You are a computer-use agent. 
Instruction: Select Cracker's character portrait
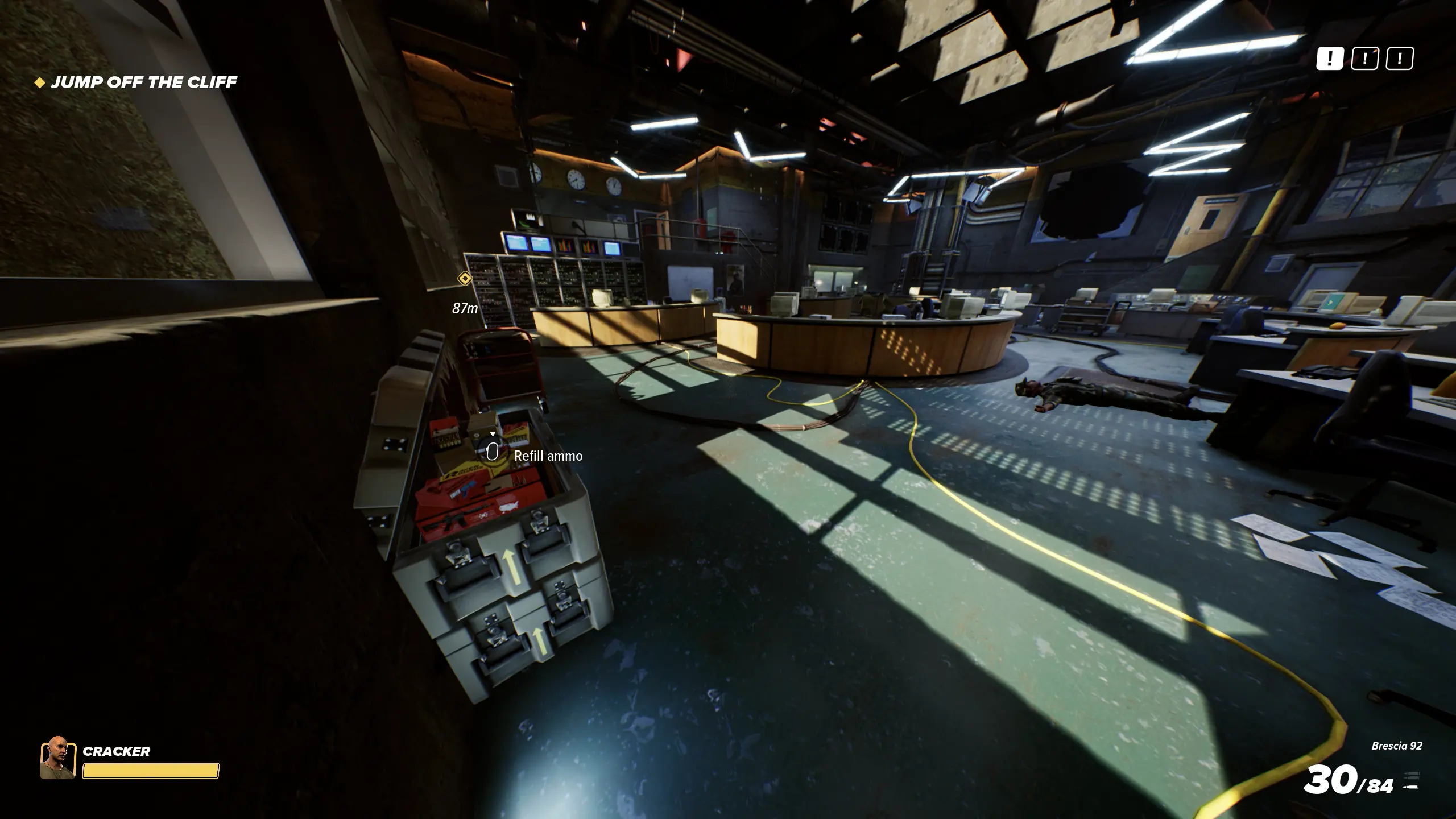pyautogui.click(x=57, y=758)
